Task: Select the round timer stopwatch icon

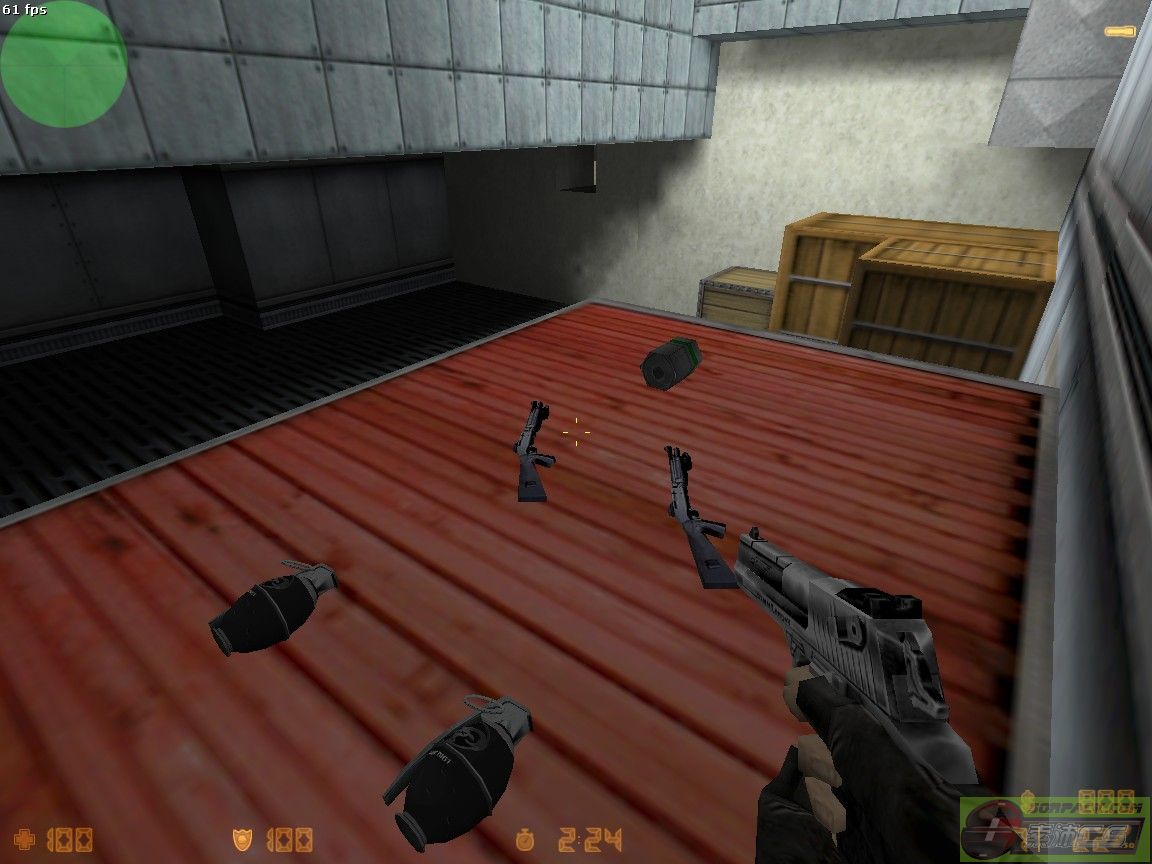Action: coord(527,839)
